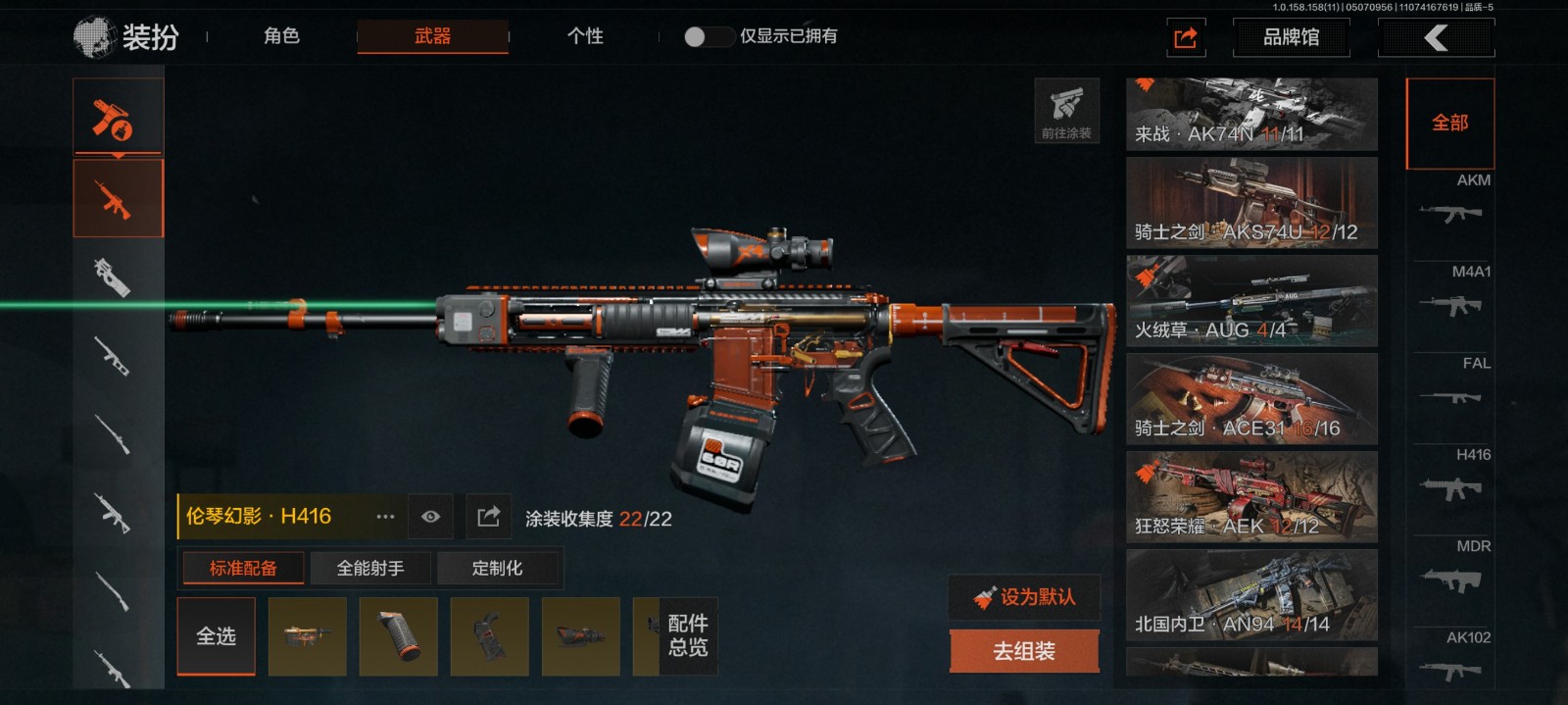1568x705 pixels.
Task: Open the 定制化 customization tab
Action: (497, 568)
